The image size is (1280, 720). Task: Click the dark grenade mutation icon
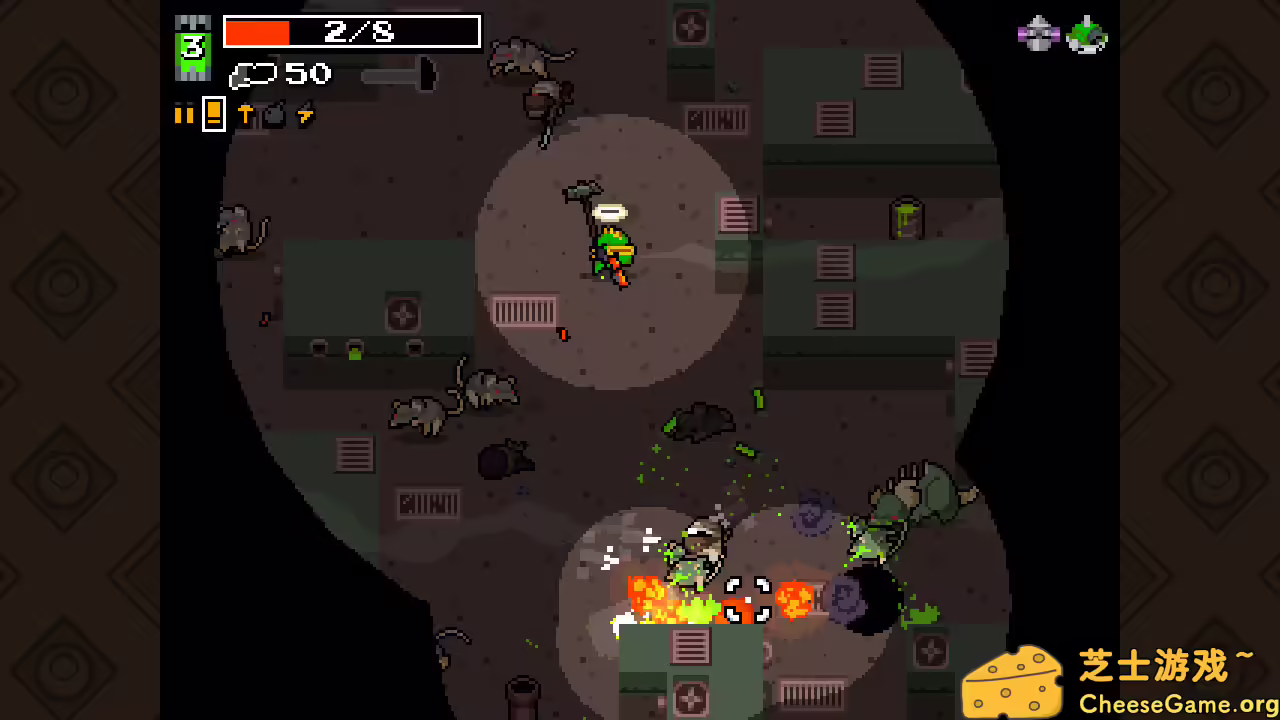274,113
